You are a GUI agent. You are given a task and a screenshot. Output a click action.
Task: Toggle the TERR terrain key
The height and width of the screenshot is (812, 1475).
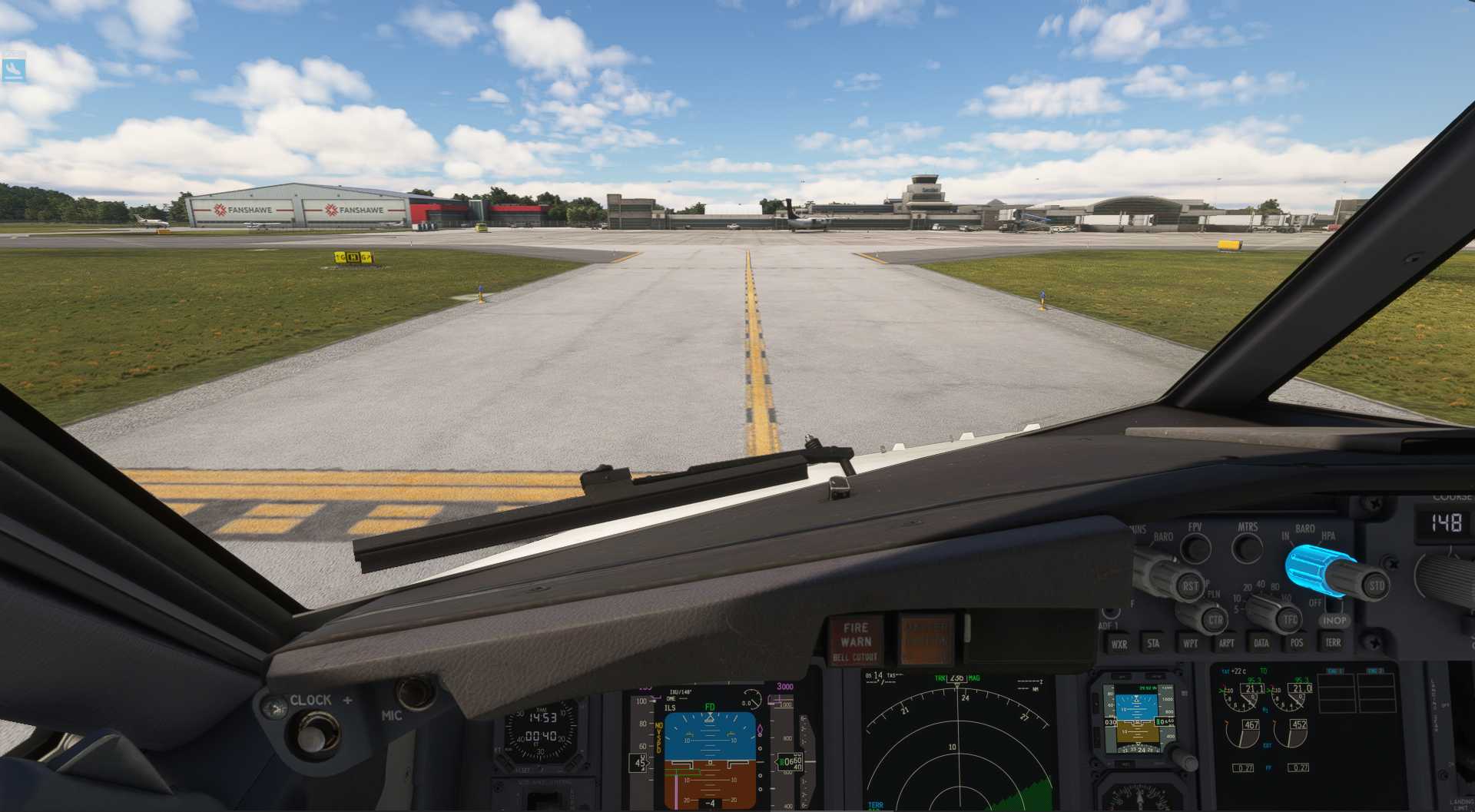click(1333, 643)
